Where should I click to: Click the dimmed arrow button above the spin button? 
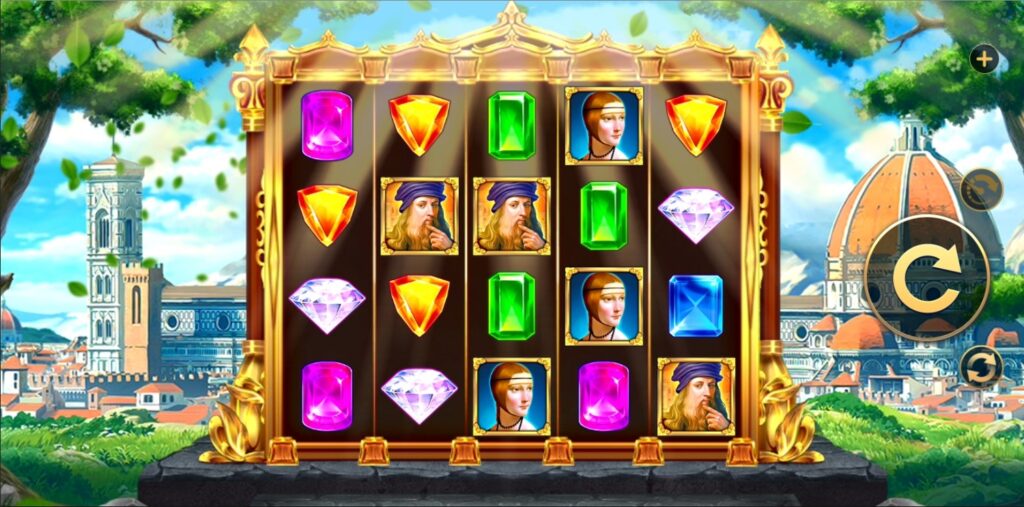pyautogui.click(x=981, y=189)
